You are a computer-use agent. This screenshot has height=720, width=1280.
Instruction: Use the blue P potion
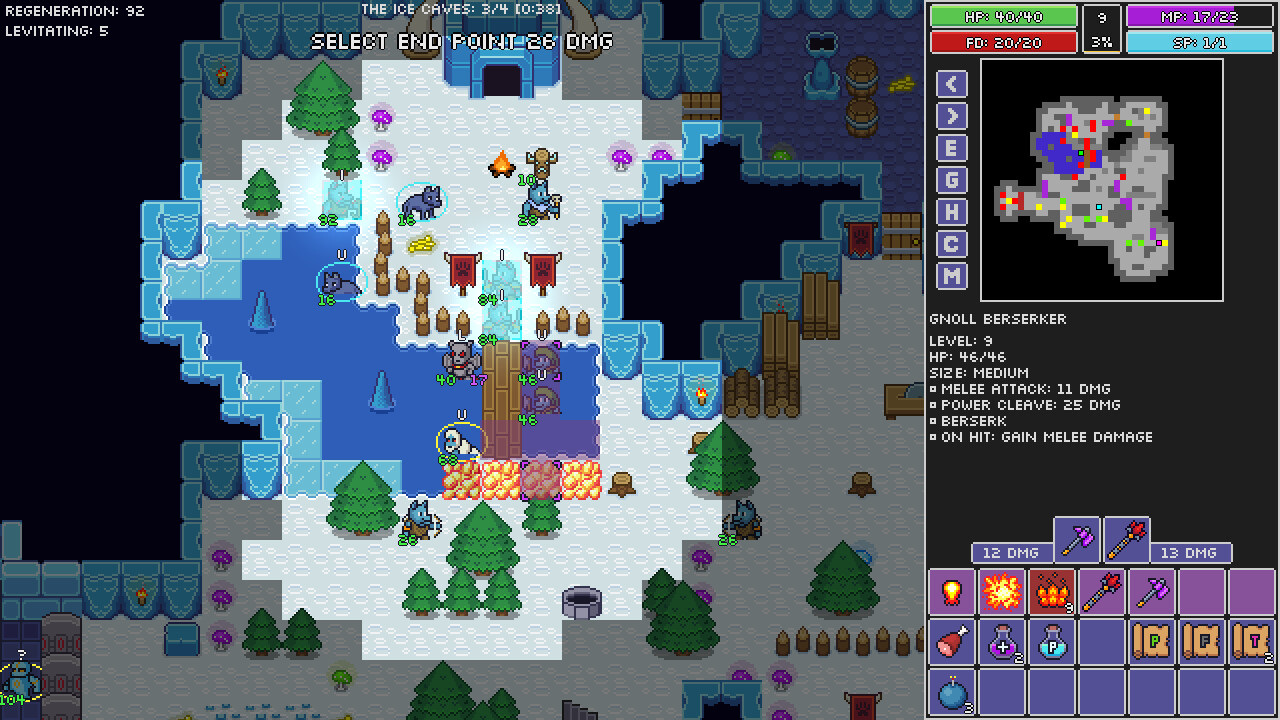click(1052, 642)
